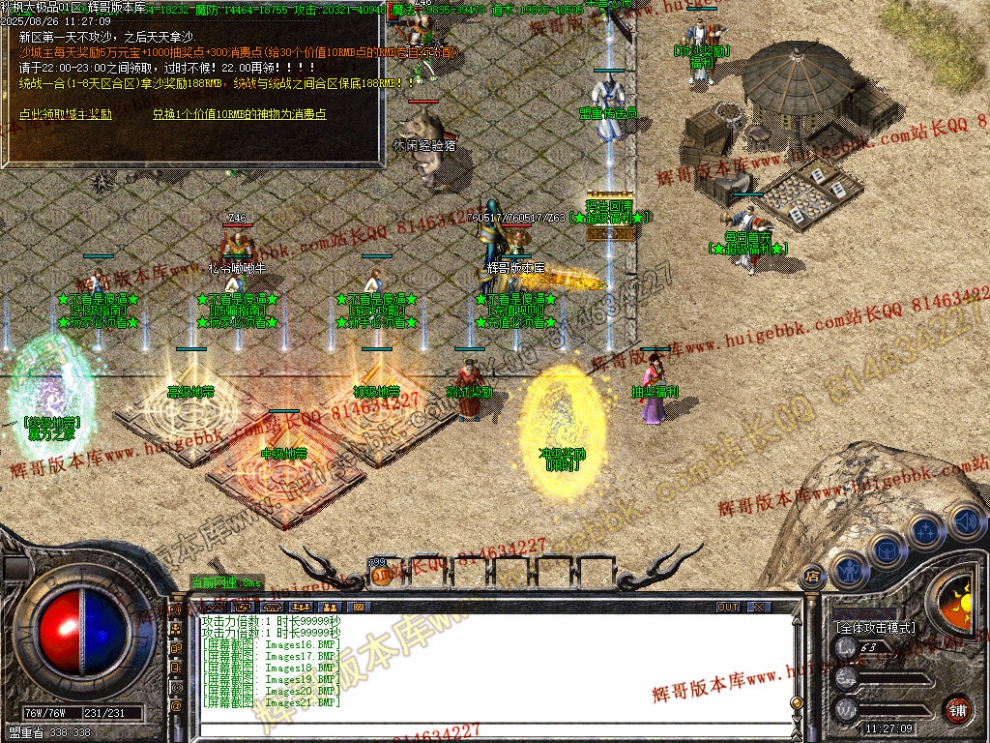This screenshot has width=990, height=743.
Task: Click the red 铺 stall button
Action: 959,709
